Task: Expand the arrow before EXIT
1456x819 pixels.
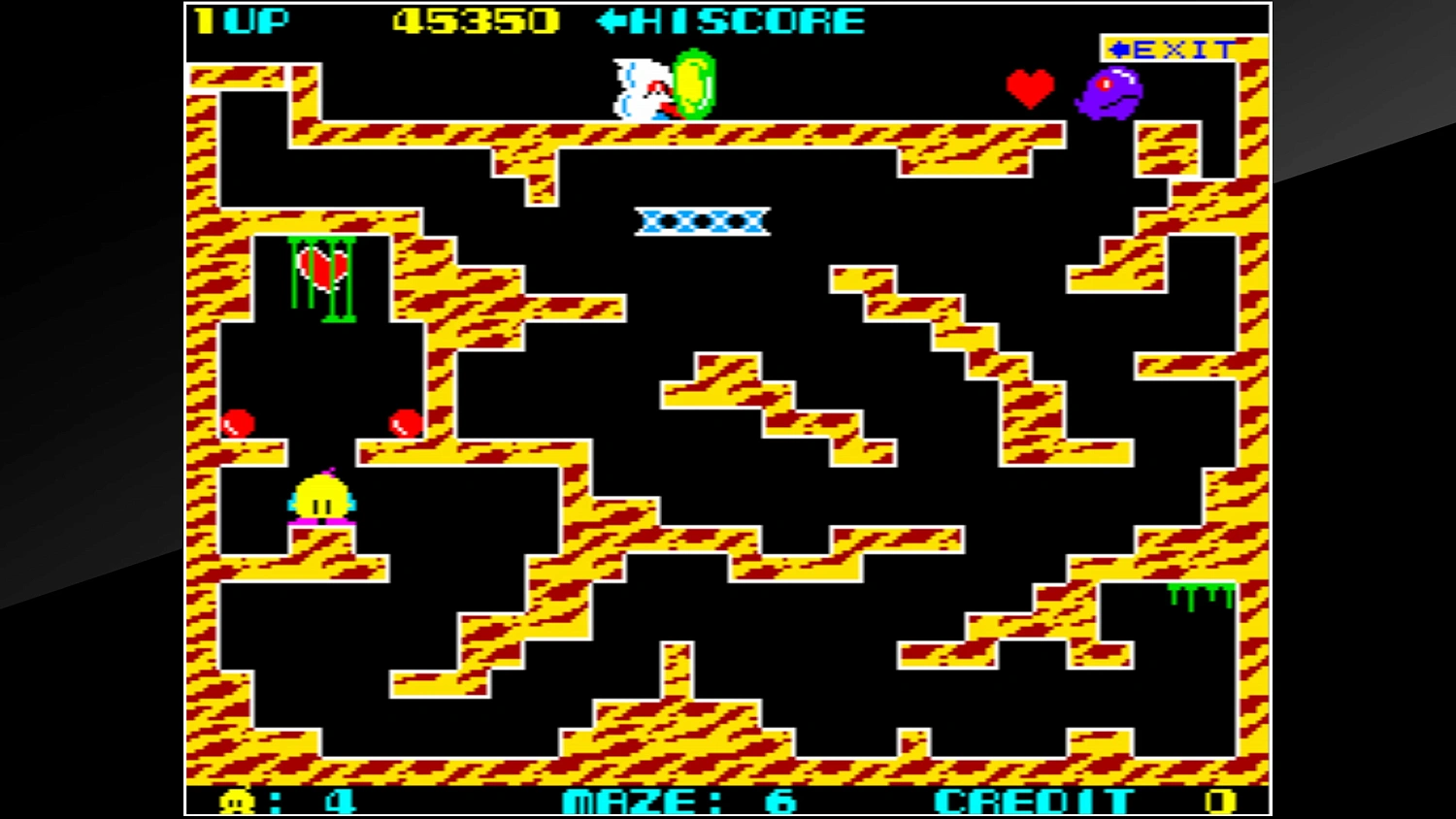Action: 1121,48
